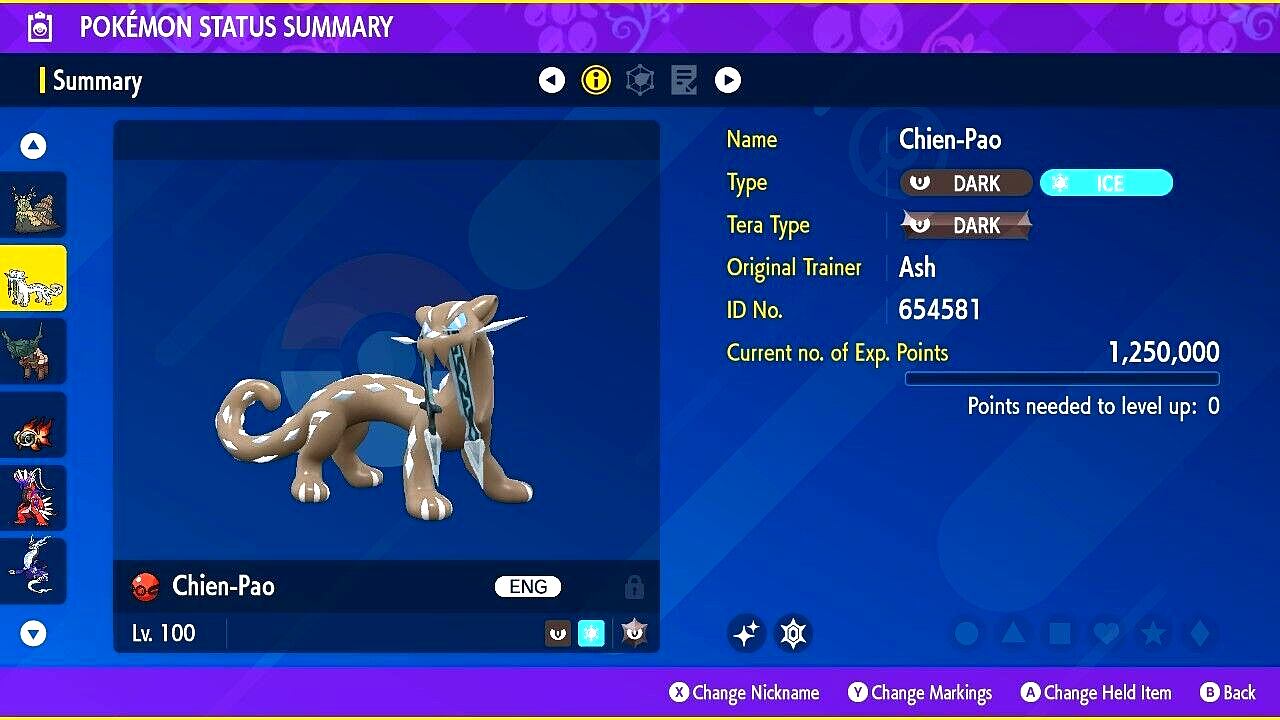This screenshot has width=1280, height=720.
Task: Click the Poké Ball icon beside Chien-Pao
Action: coord(146,587)
